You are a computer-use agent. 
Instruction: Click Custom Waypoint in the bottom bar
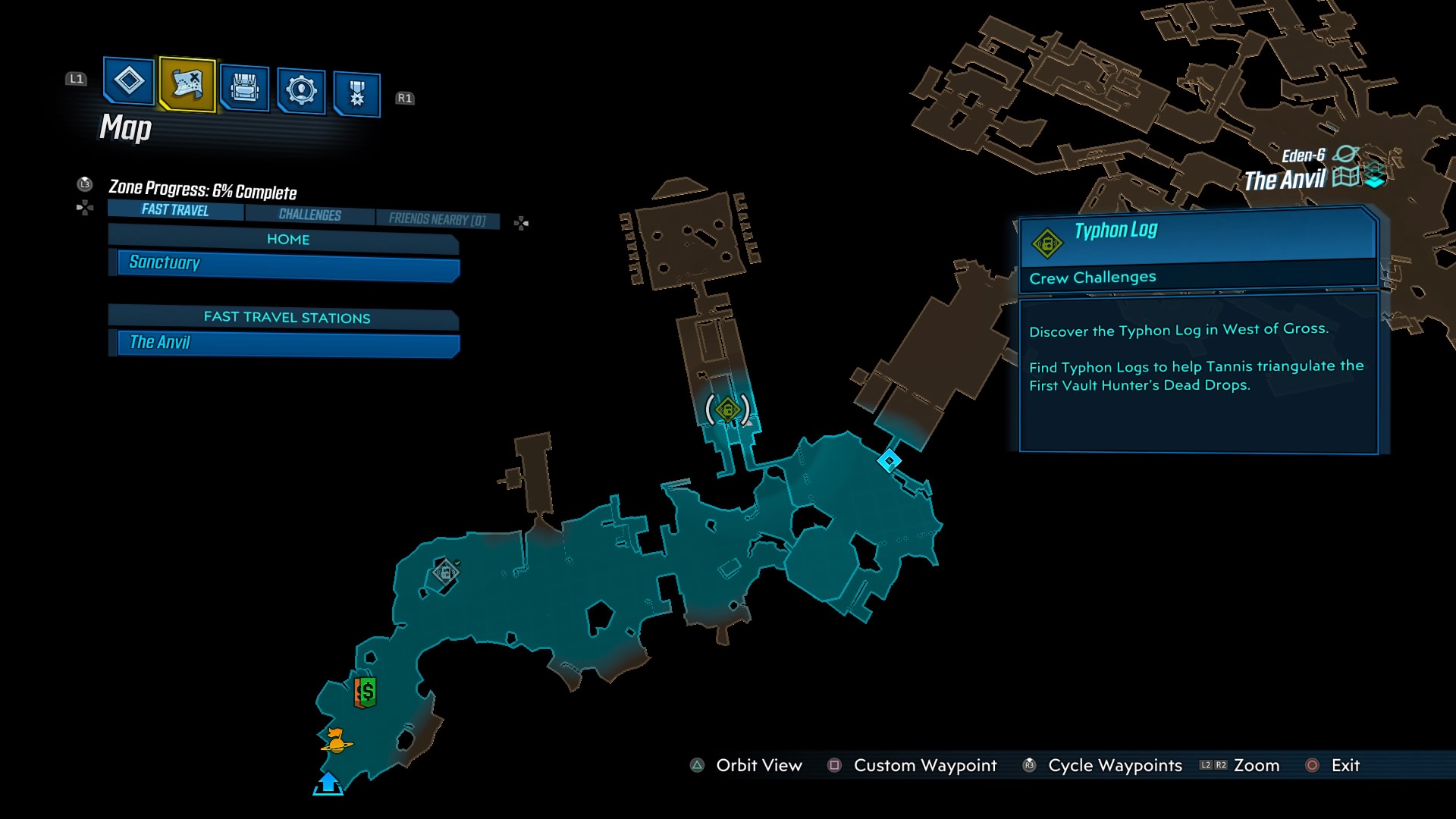point(924,765)
